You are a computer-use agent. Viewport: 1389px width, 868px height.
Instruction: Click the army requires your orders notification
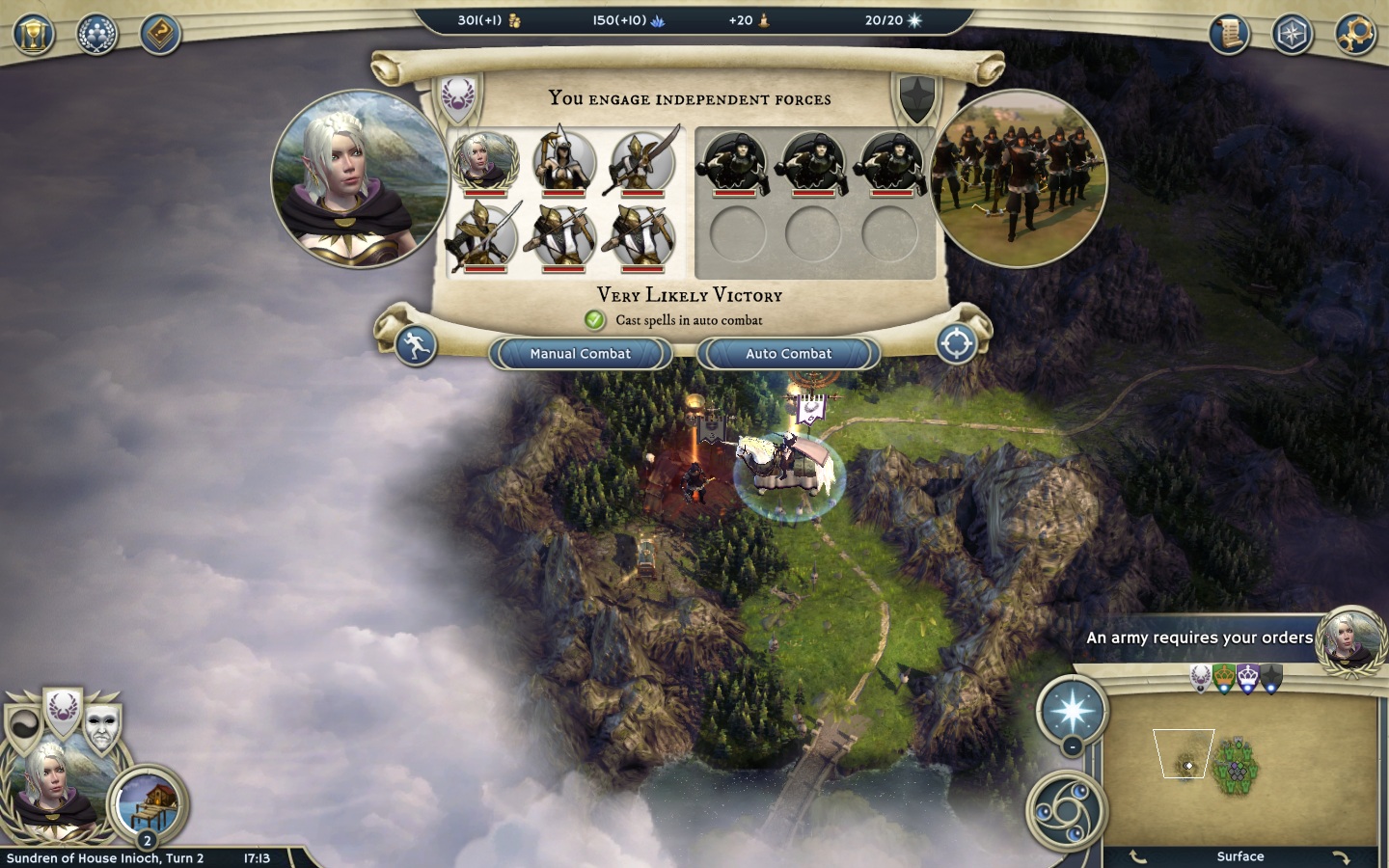[x=1199, y=637]
